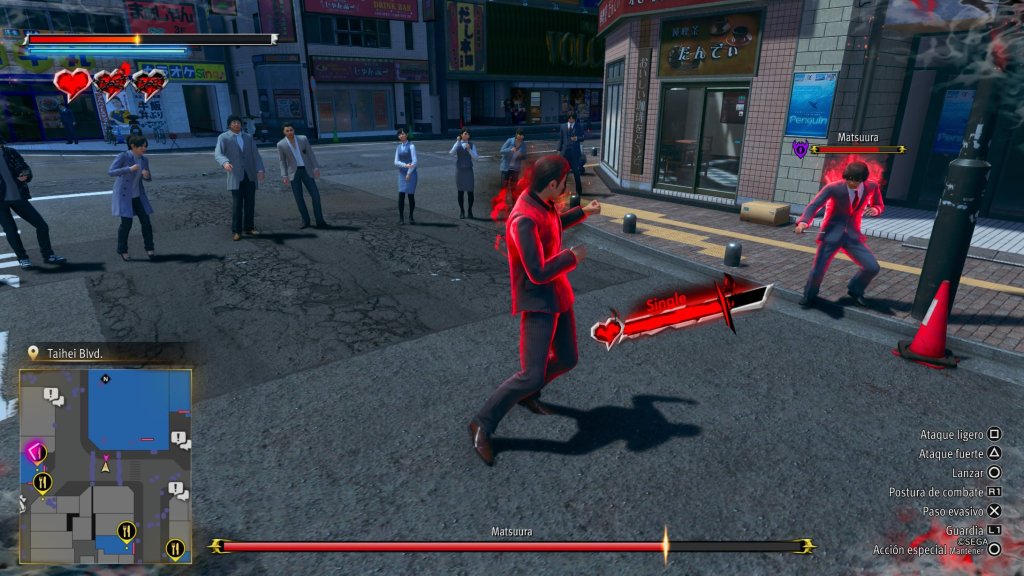Open the minimap of Taihei Blvd.
1024x576 pixels.
(x=105, y=465)
